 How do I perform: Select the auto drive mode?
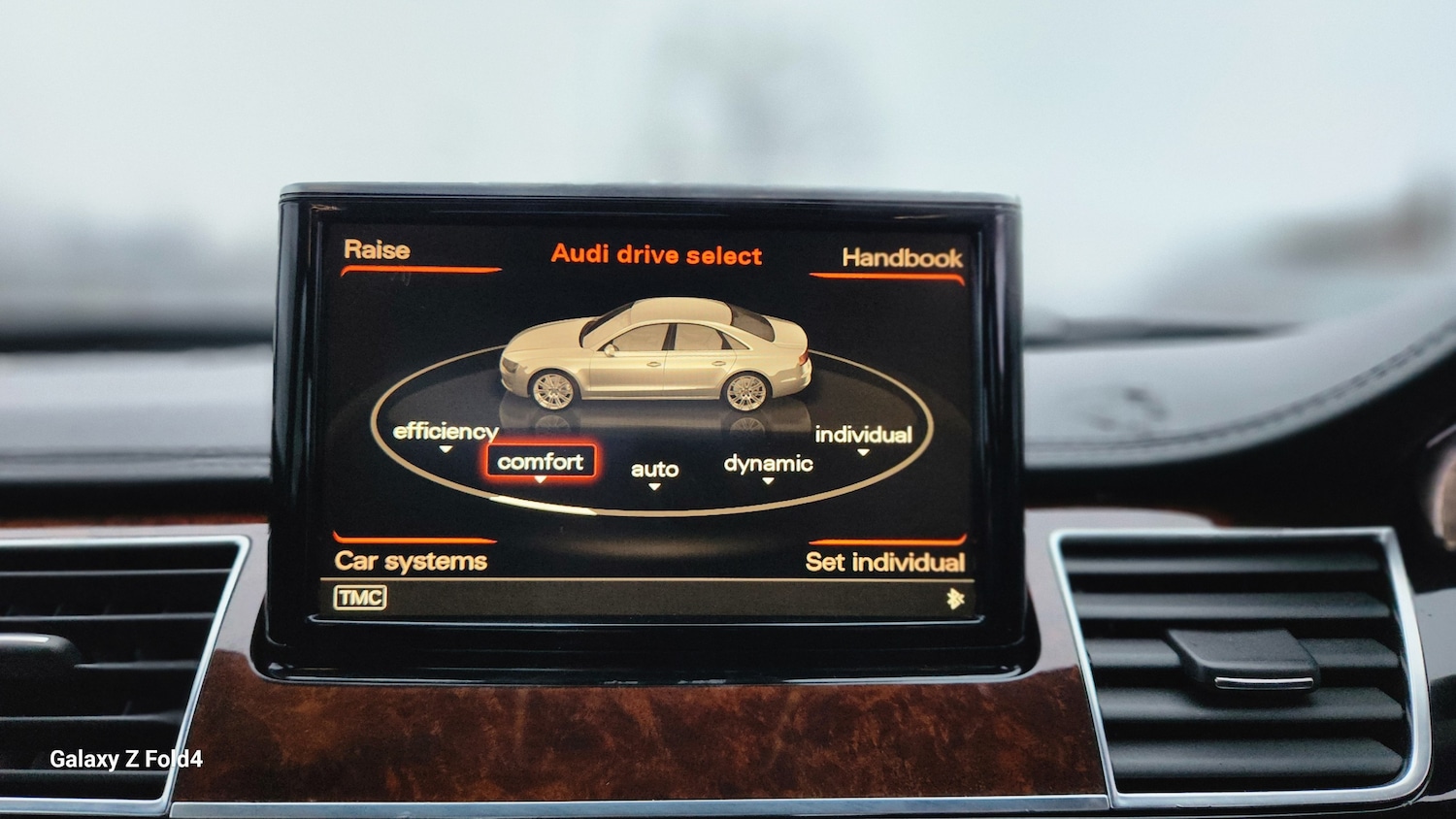click(x=655, y=470)
